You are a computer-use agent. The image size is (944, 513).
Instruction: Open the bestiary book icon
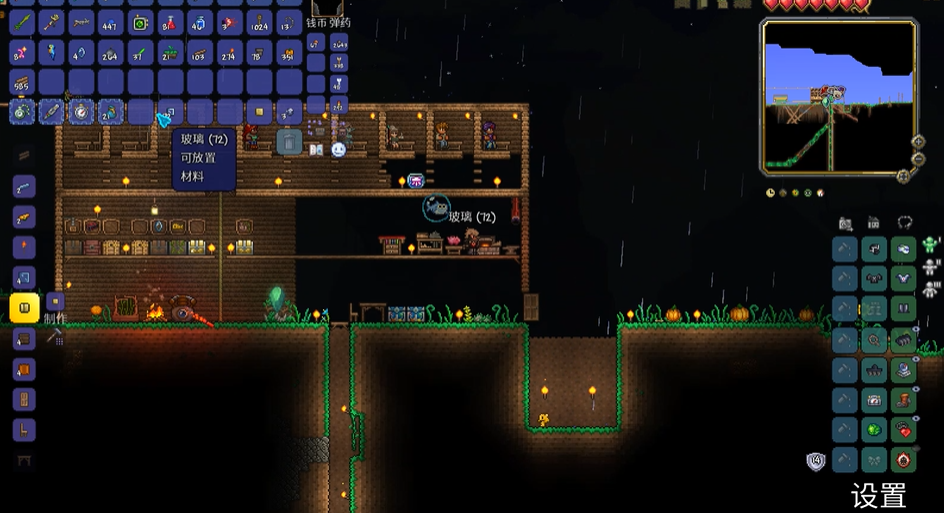(x=315, y=150)
